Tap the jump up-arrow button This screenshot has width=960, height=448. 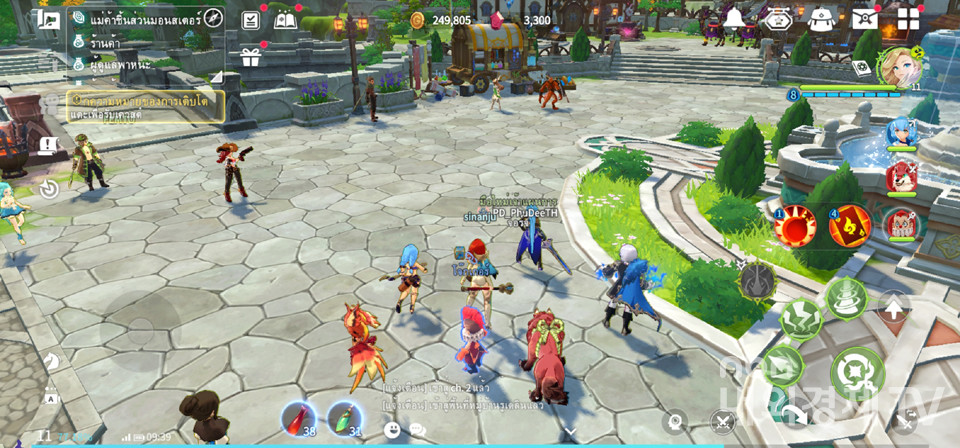[894, 309]
